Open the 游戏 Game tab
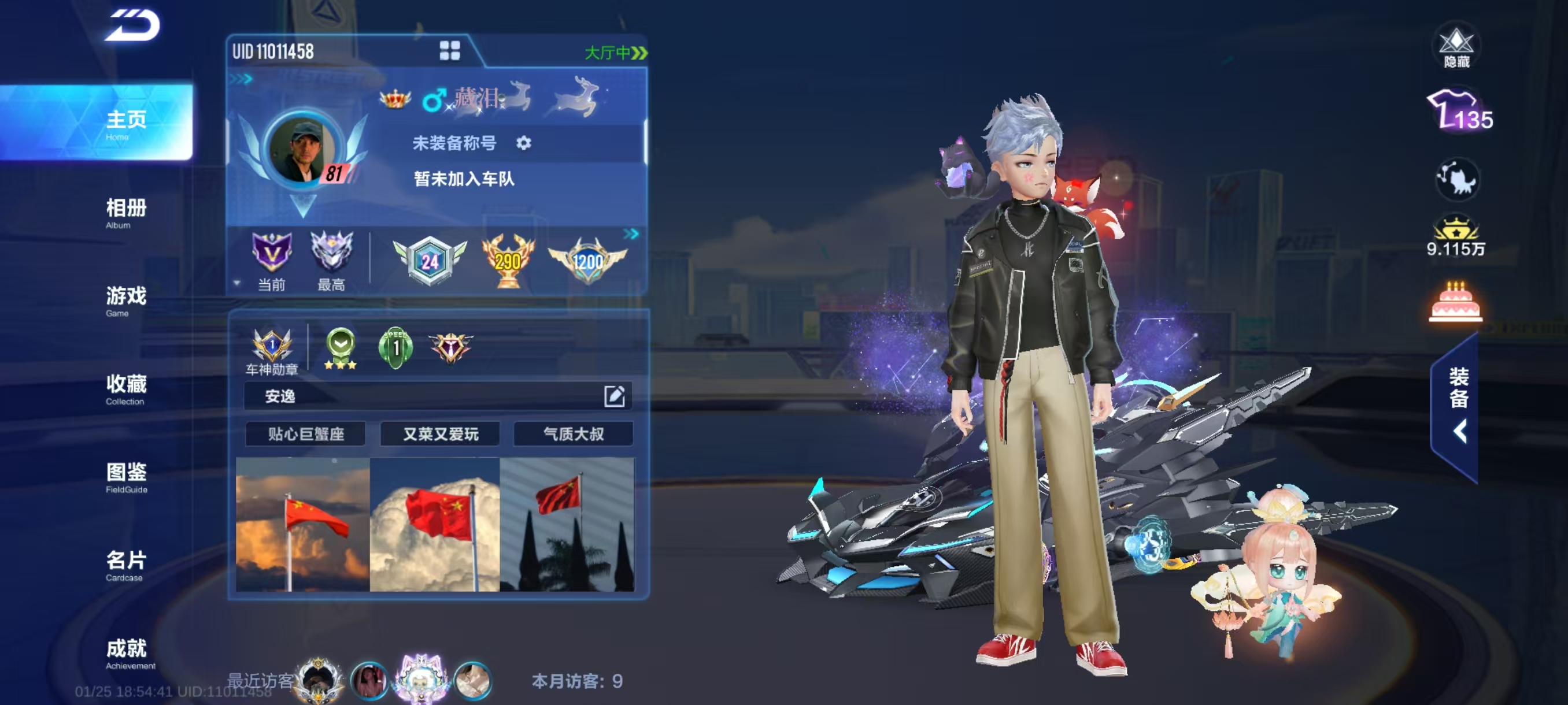1568x705 pixels. 126,300
